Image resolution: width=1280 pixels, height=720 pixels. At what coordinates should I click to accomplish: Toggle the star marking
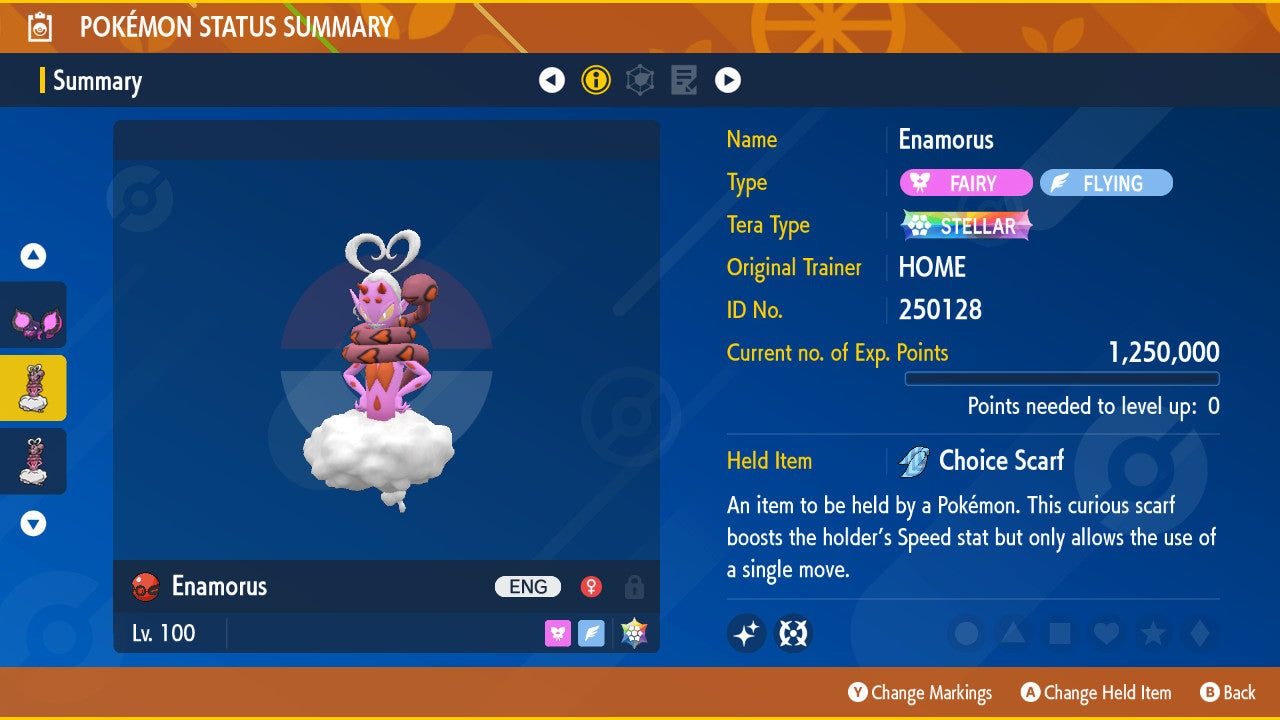(1152, 633)
